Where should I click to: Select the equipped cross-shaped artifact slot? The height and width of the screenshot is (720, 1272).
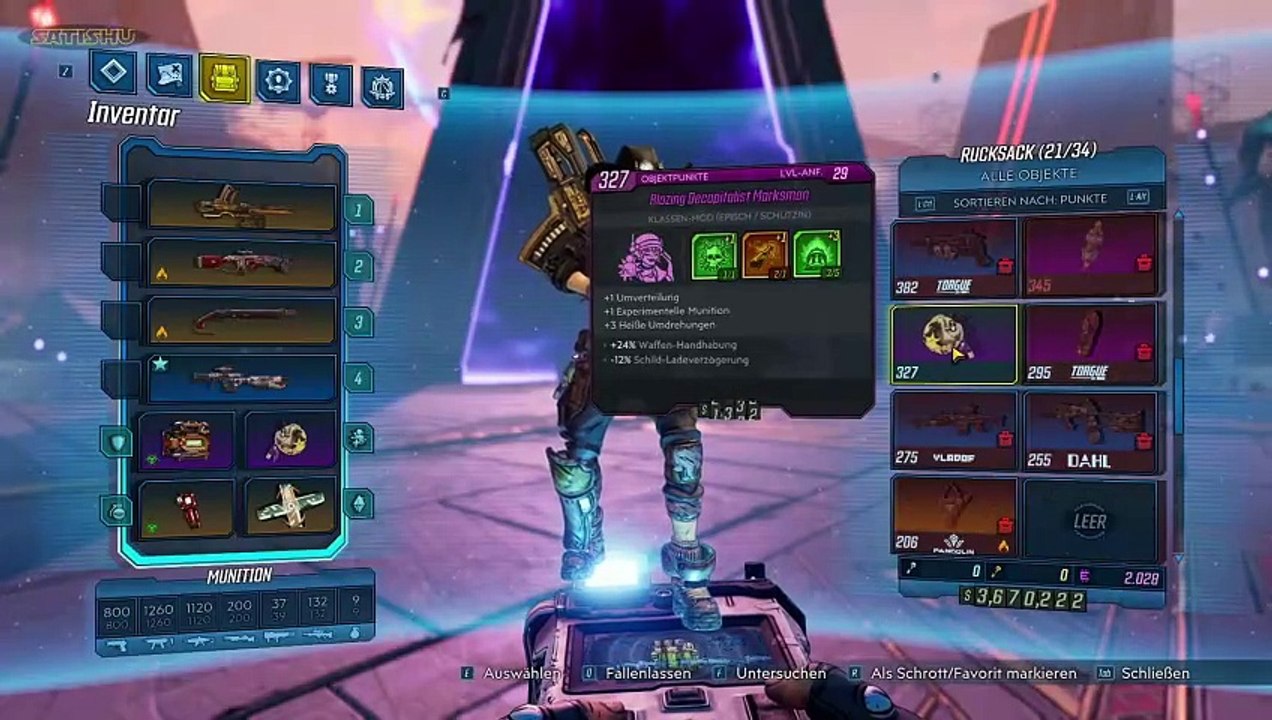click(291, 508)
